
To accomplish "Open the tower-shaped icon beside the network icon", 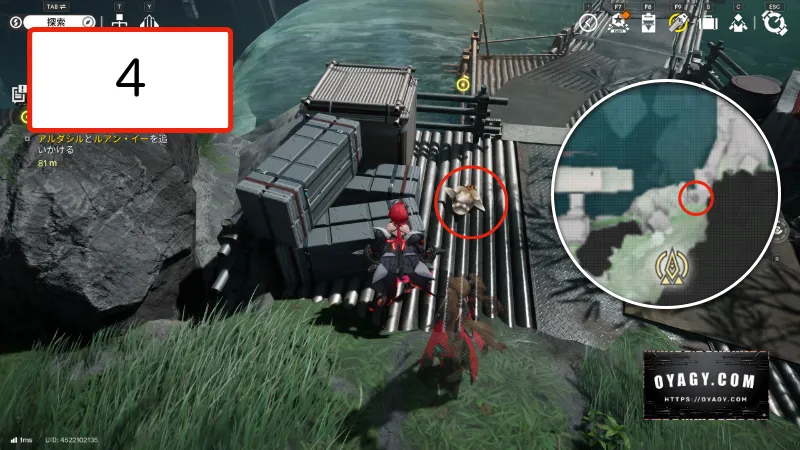I will (x=151, y=20).
